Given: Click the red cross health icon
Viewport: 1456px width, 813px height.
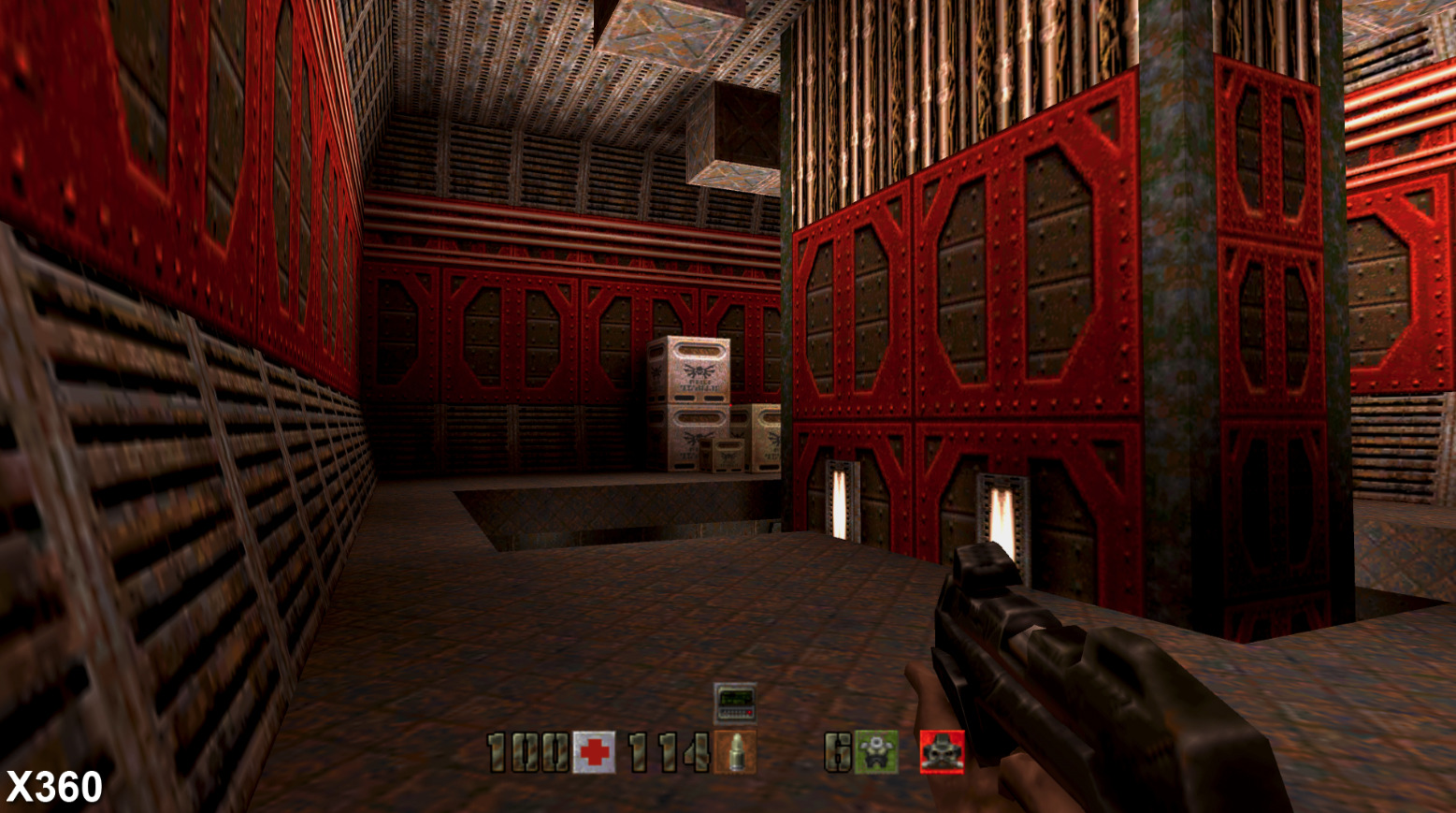Looking at the screenshot, I should (594, 752).
